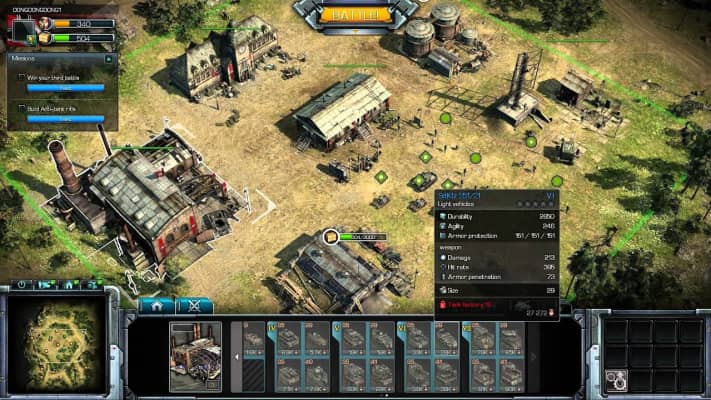Open the crossed-tools tab
Screen dimensions: 711x400
194,305
